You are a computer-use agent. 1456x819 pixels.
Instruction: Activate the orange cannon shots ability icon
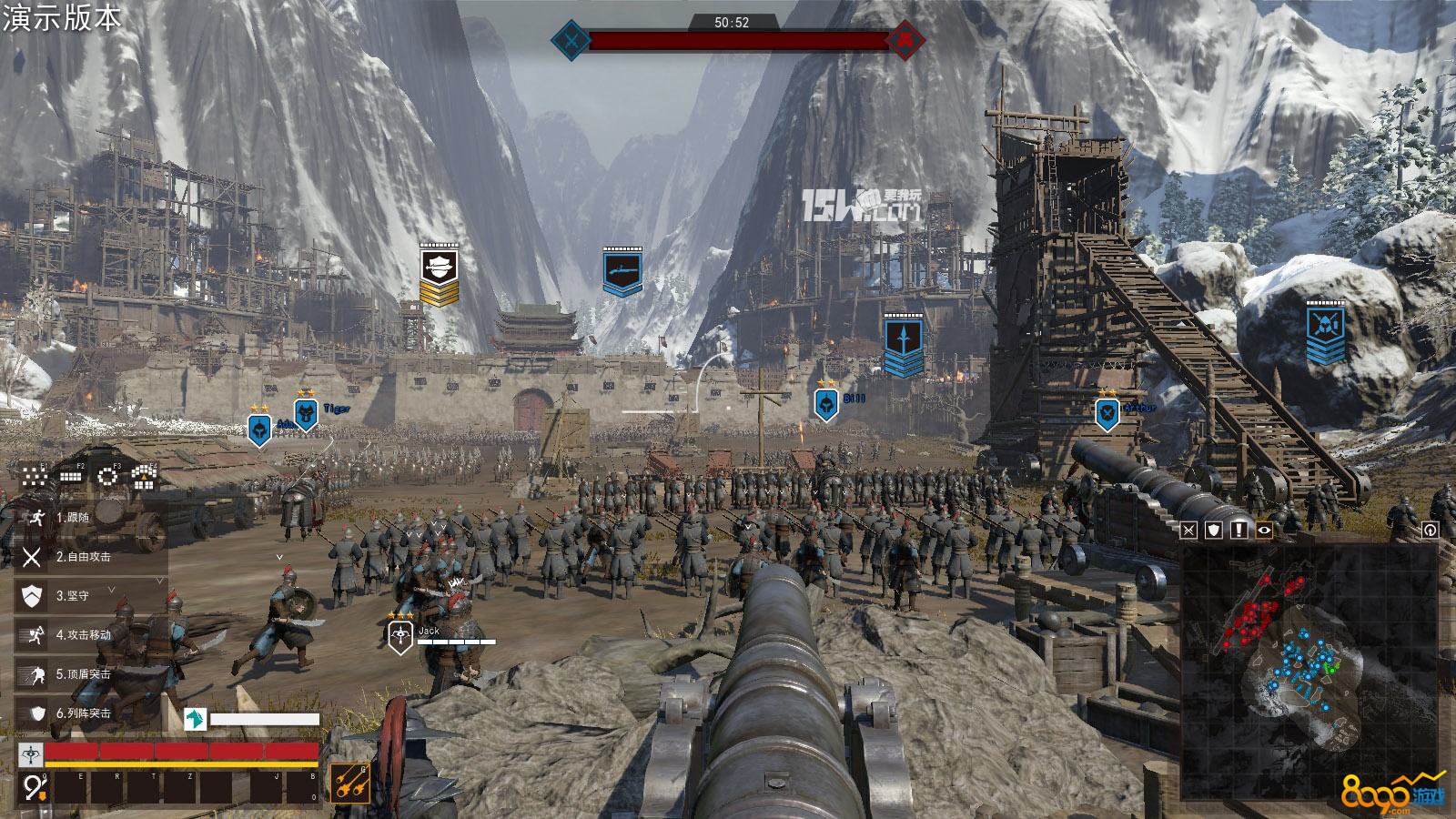pos(349,783)
